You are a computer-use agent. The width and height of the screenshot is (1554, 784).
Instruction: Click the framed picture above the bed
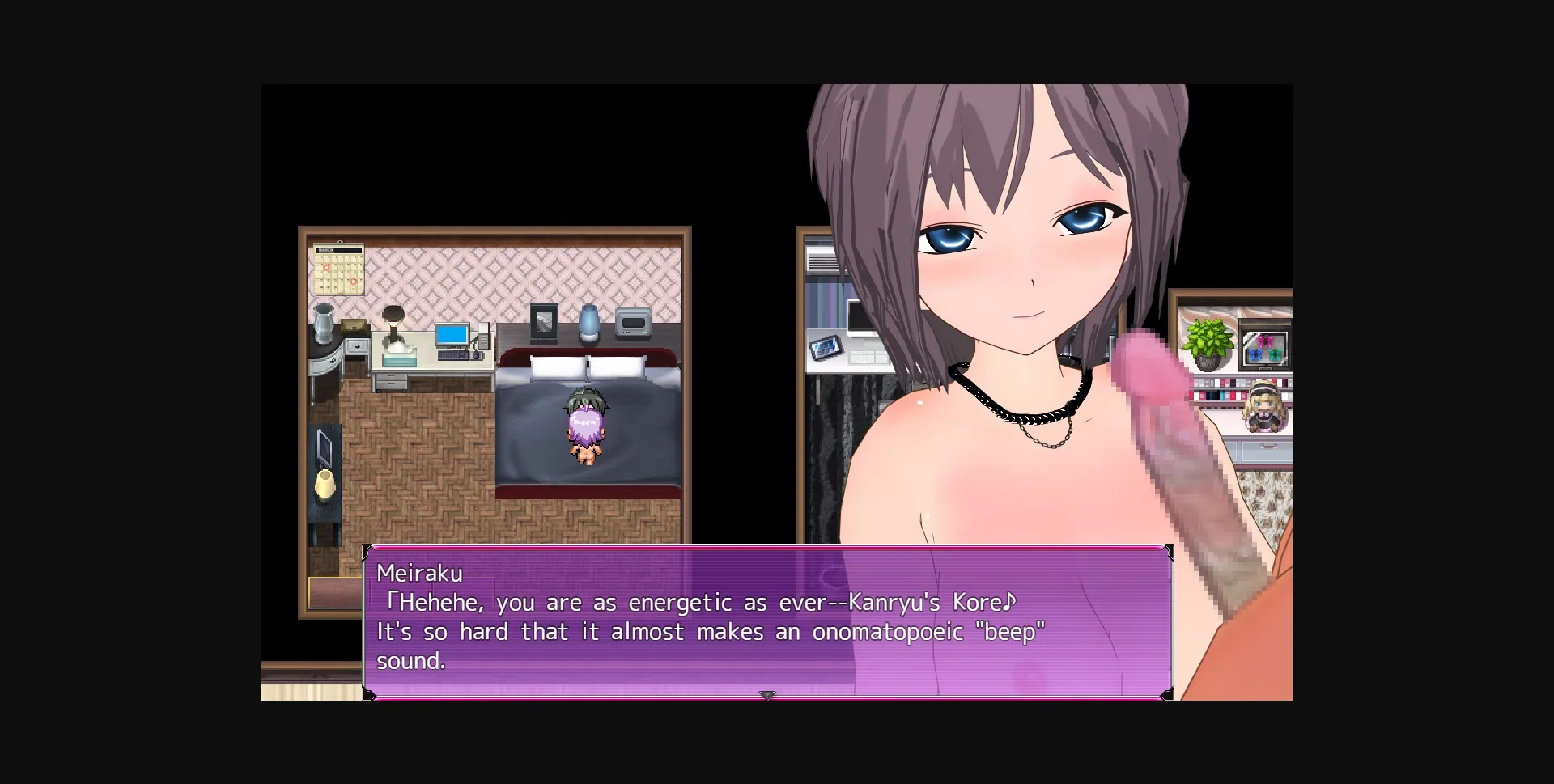pyautogui.click(x=543, y=321)
